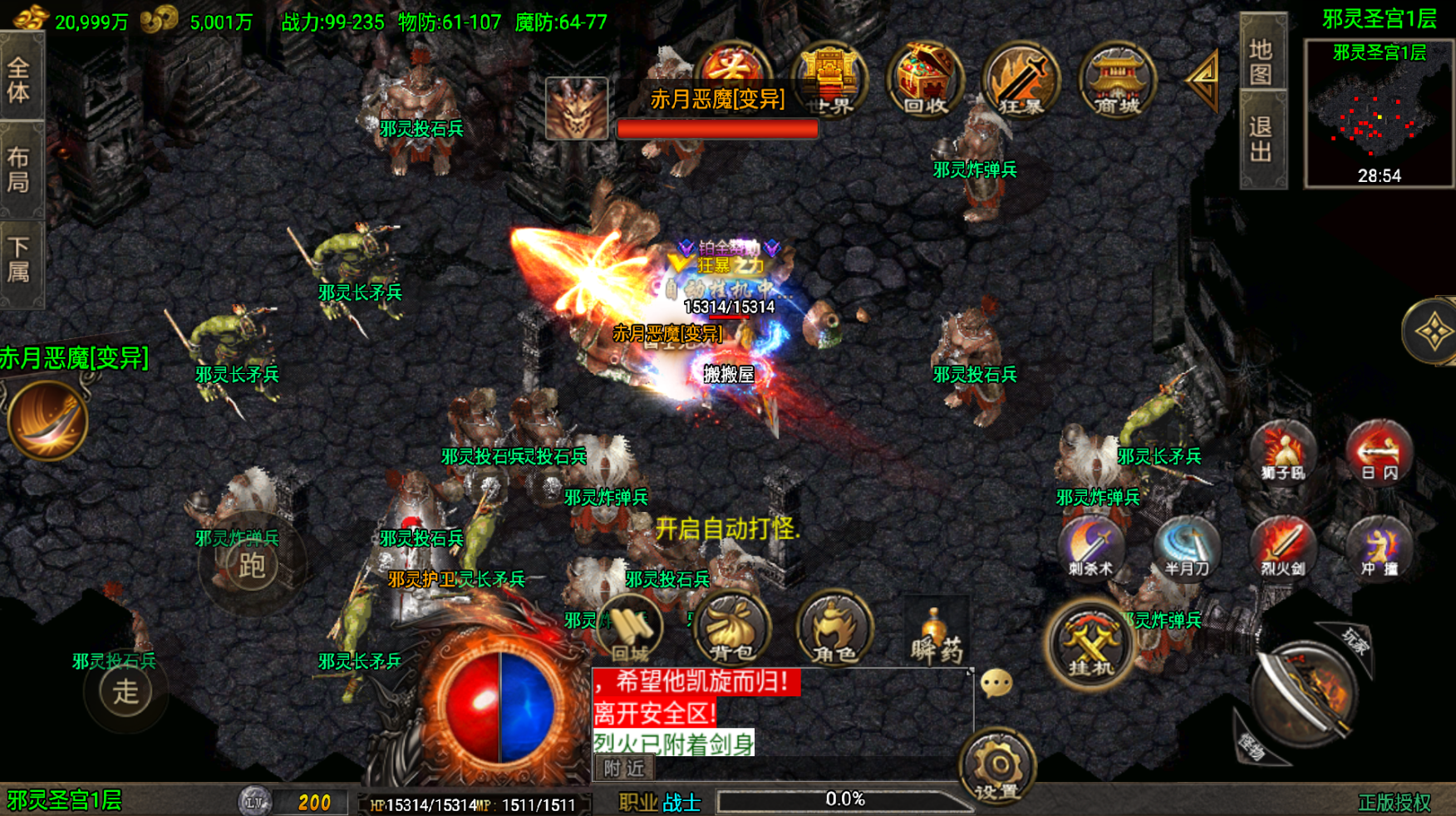Collapse the top menu with the gold arrow

click(x=1203, y=79)
